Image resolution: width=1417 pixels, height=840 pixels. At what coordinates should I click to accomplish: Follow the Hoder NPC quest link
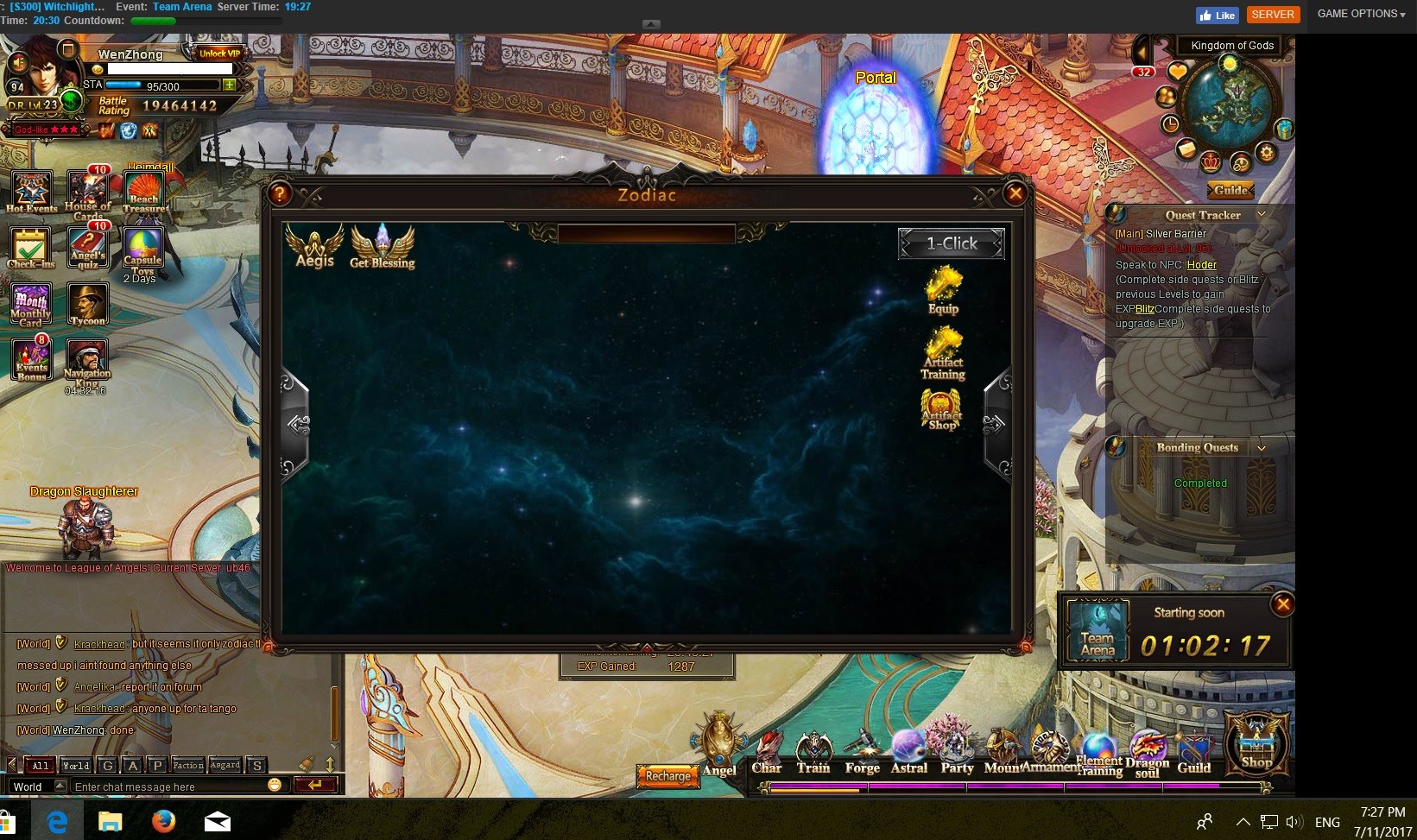click(1201, 265)
